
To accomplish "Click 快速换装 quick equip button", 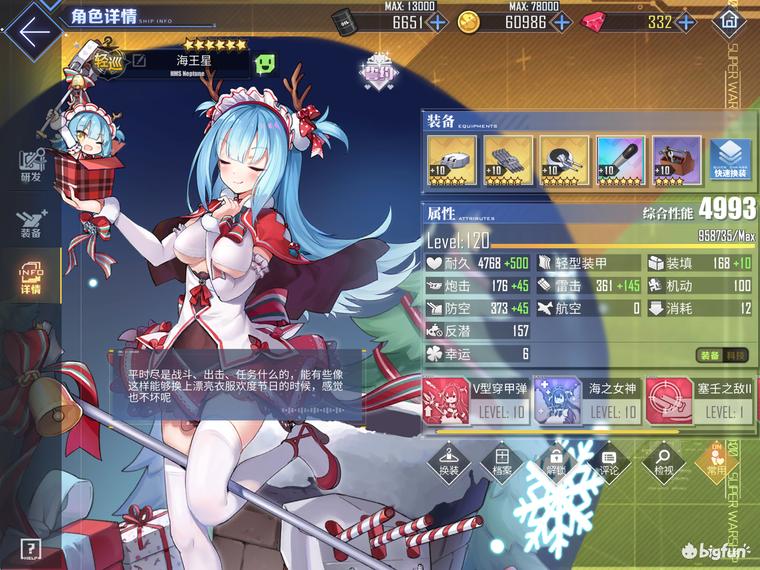I will click(732, 160).
